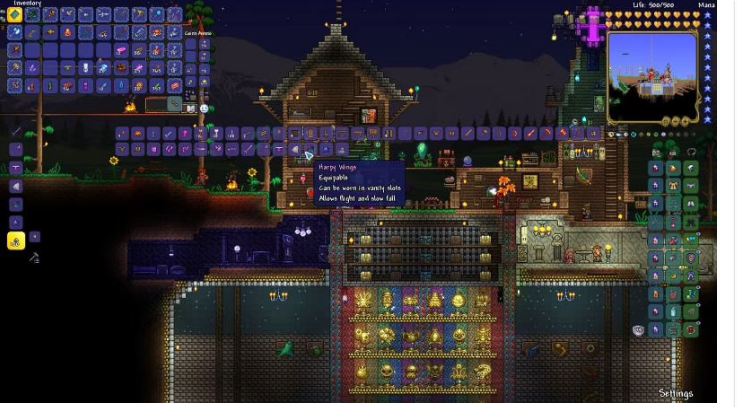The height and width of the screenshot is (407, 737).
Task: Click the trash slot below the inventory
Action: (175, 103)
